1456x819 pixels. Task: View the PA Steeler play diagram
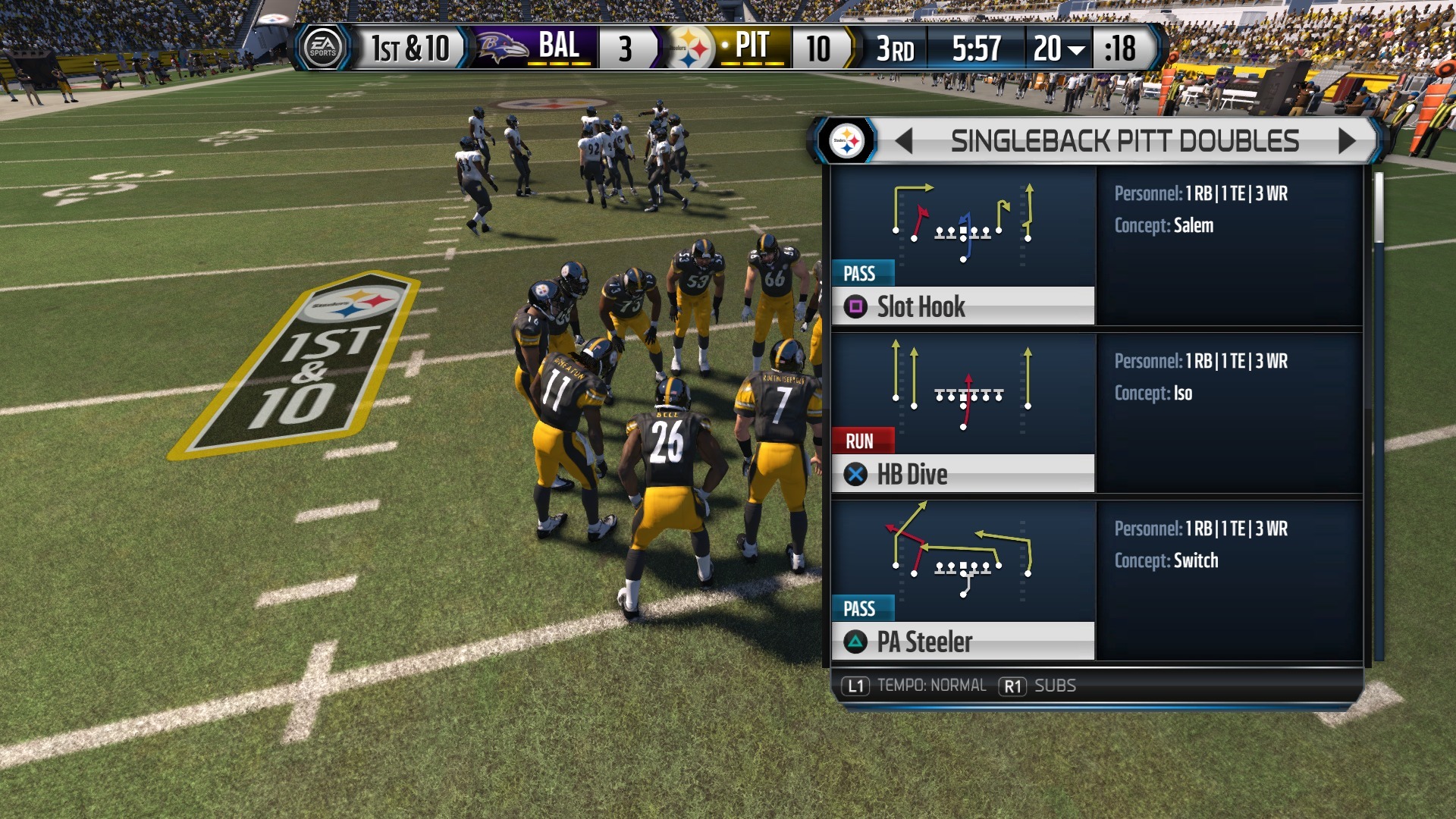tap(962, 558)
